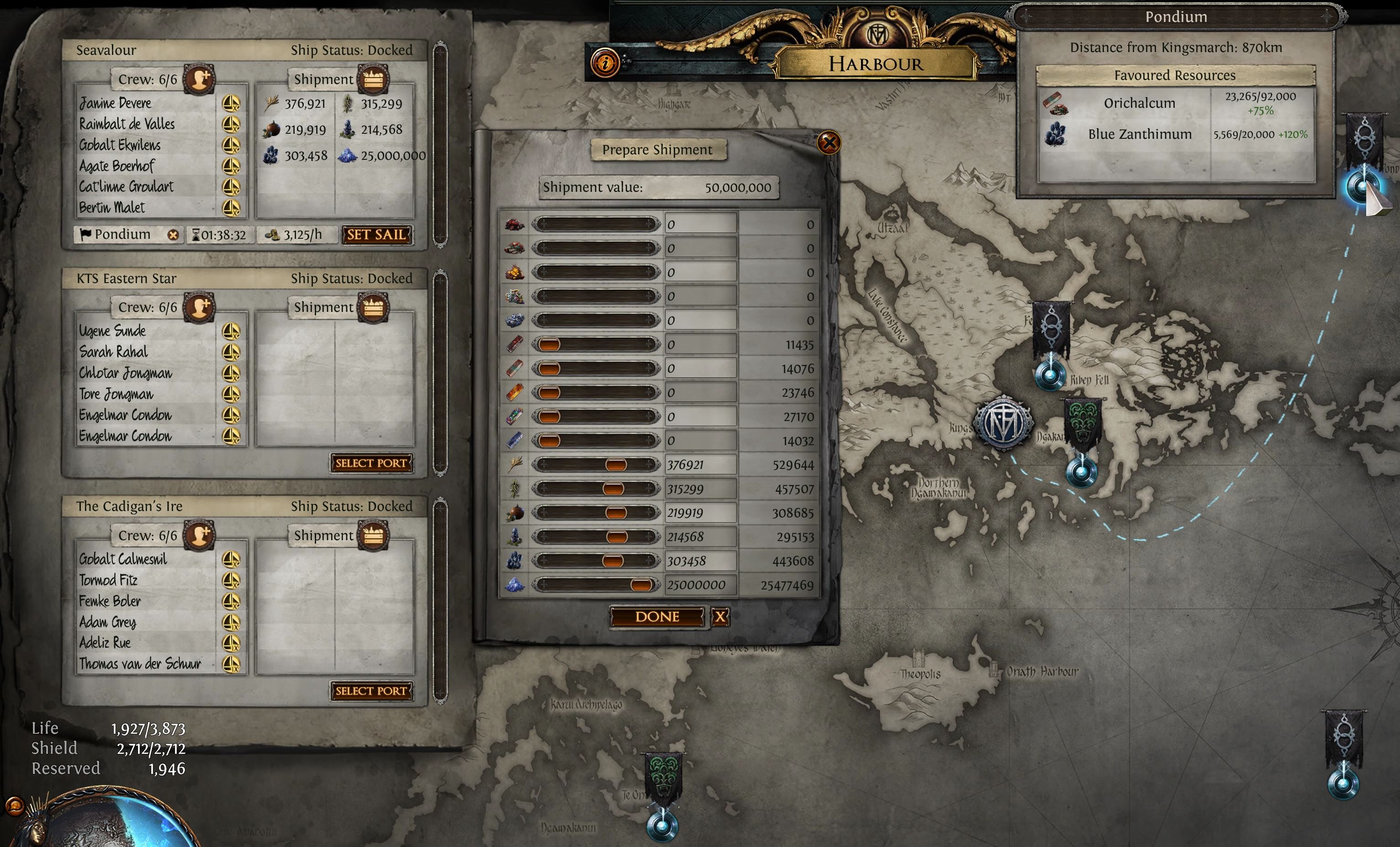Select port for KTS Eastern Star
1400x847 pixels.
pos(371,463)
